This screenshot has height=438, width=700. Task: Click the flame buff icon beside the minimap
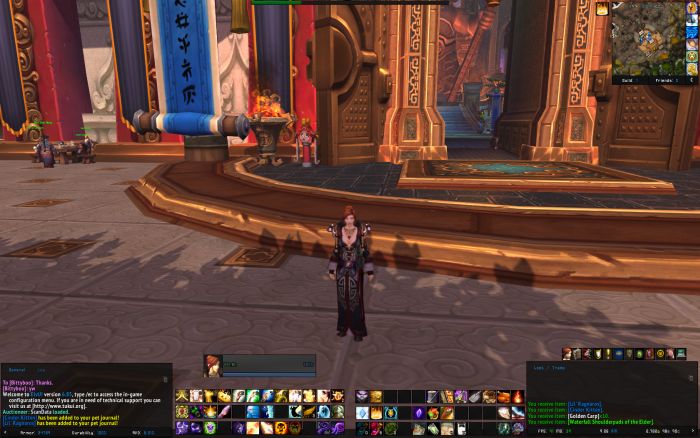click(603, 8)
